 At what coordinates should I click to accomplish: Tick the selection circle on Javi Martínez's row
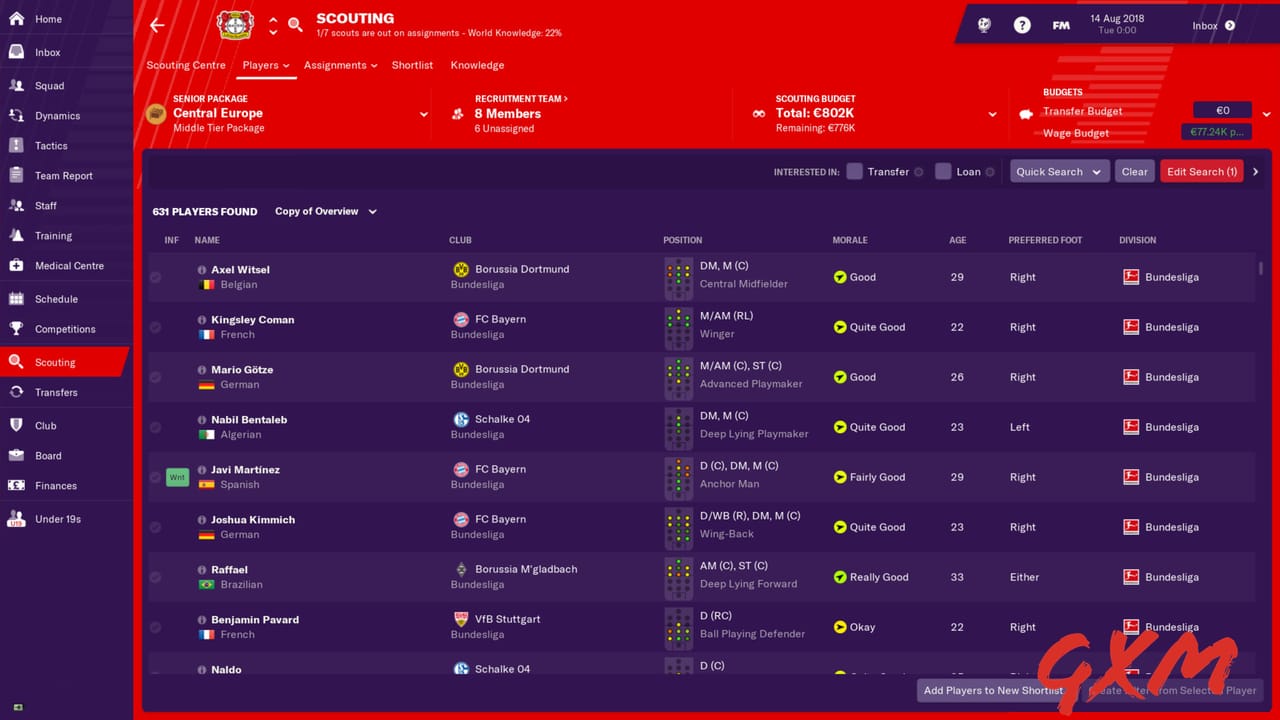[x=155, y=477]
